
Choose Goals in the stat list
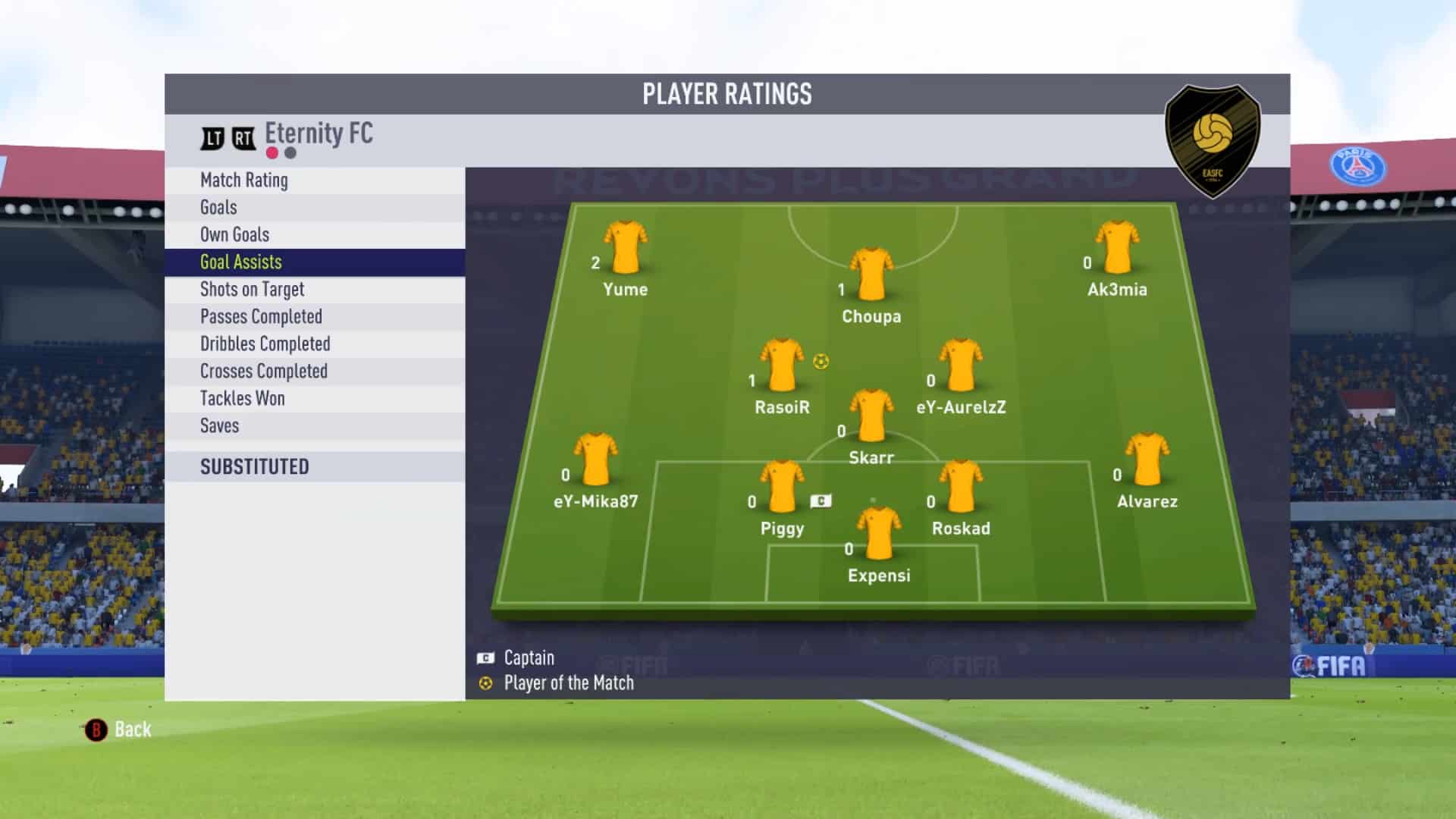click(x=314, y=208)
